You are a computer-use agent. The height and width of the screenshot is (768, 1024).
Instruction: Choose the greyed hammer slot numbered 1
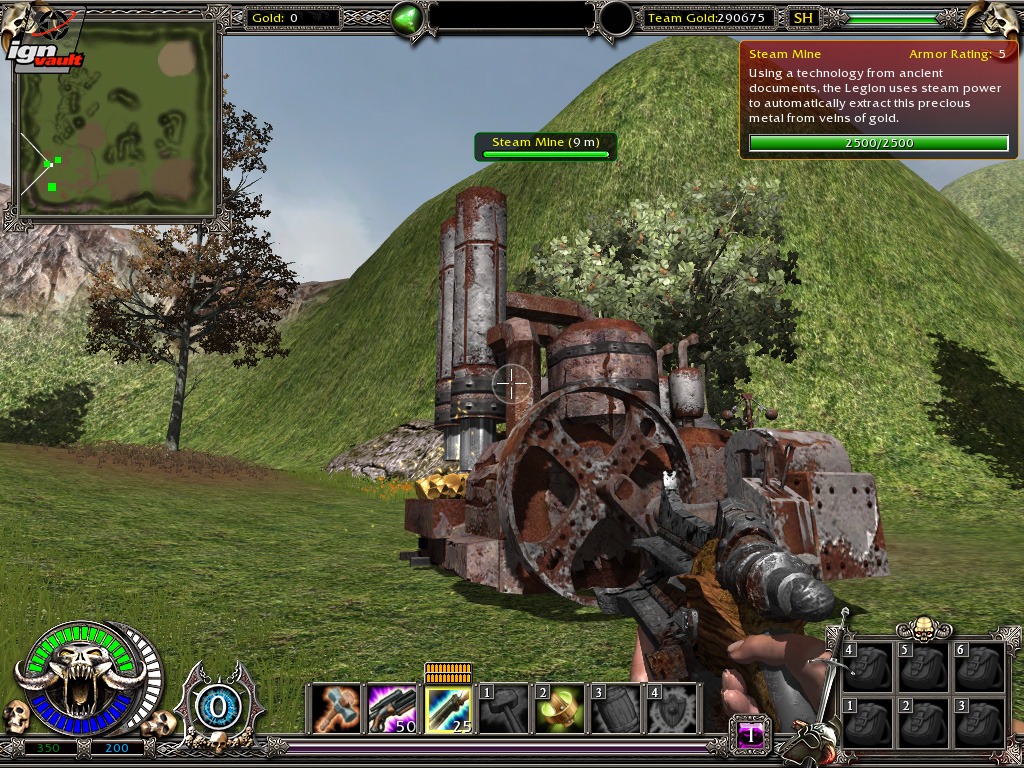click(504, 708)
